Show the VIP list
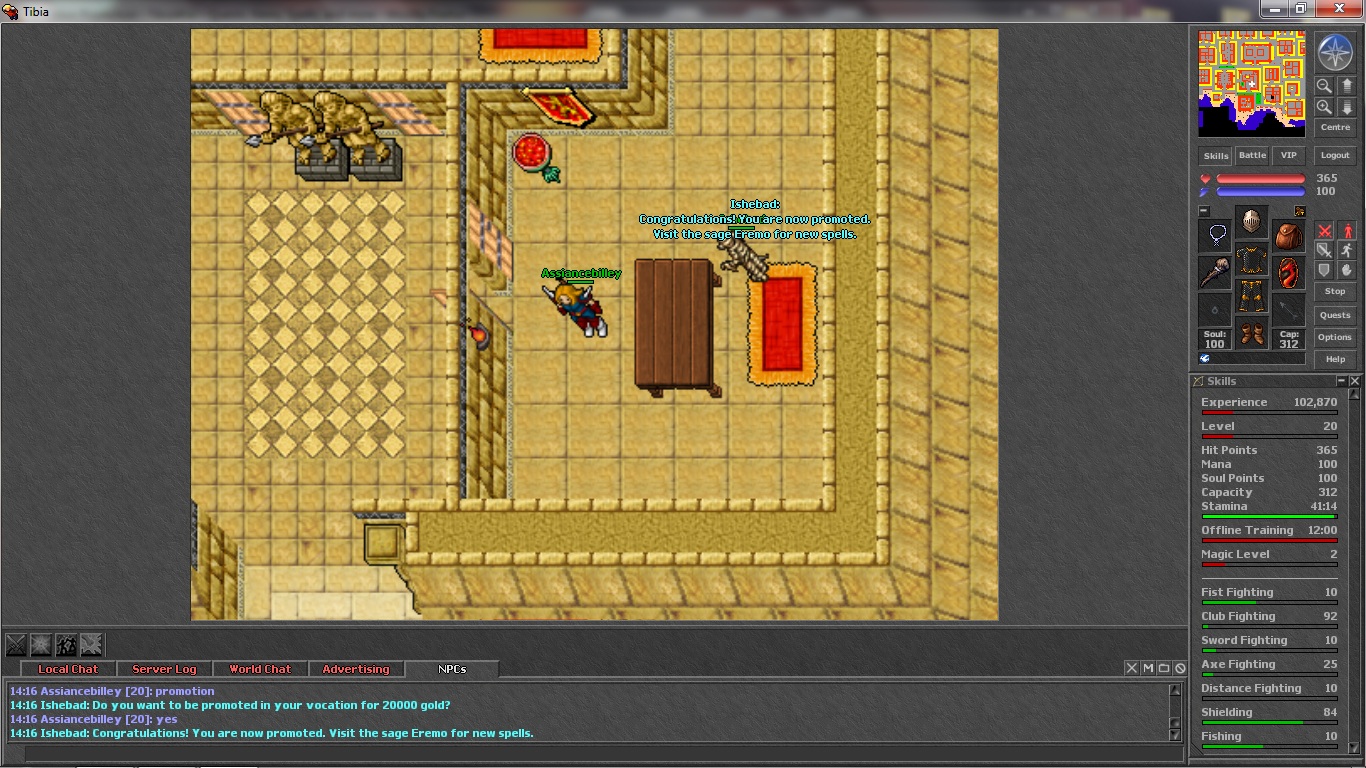The height and width of the screenshot is (768, 1366). [x=1288, y=156]
